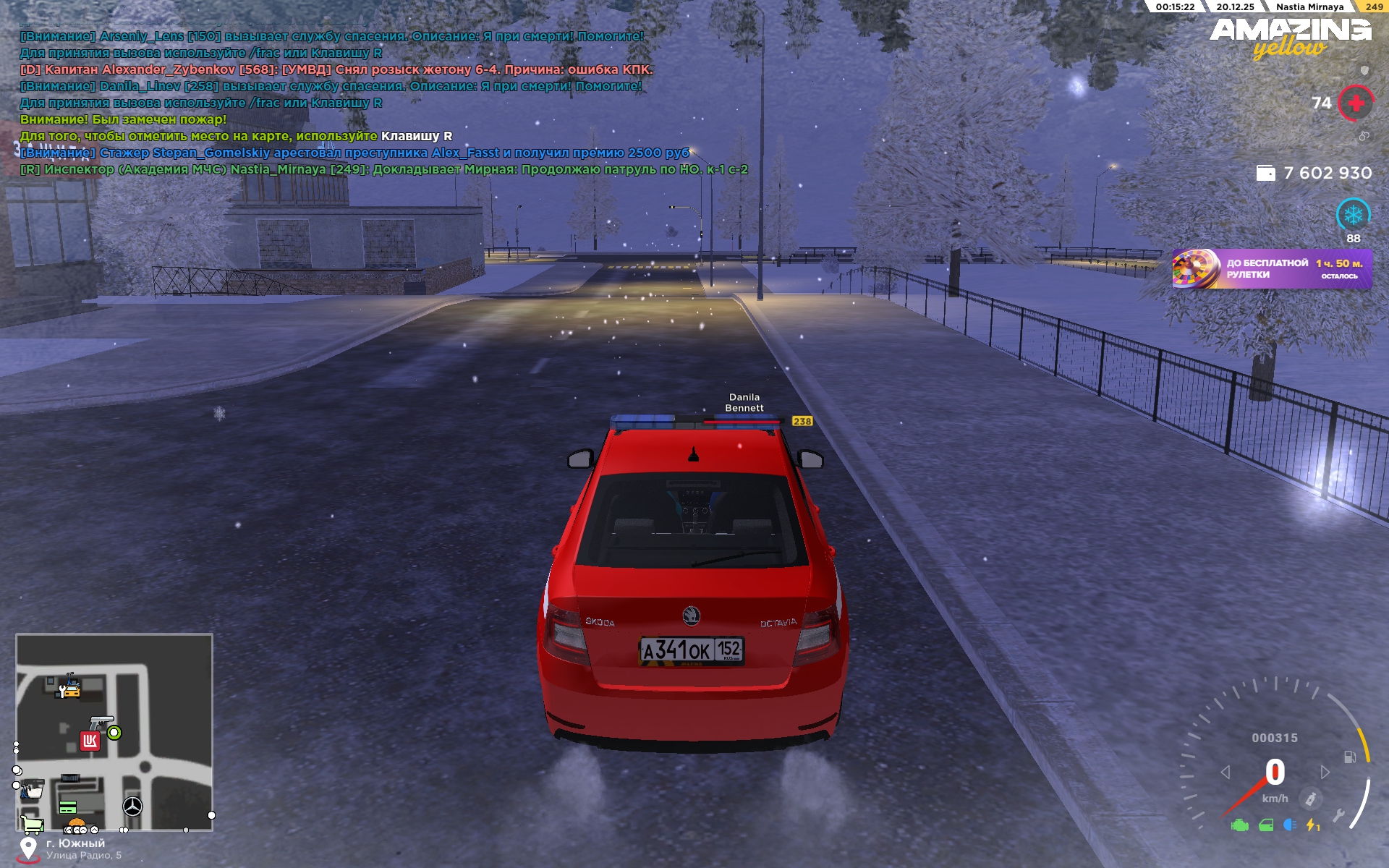Viewport: 1389px width, 868px height.
Task: Toggle the green car door lock icon
Action: pyautogui.click(x=1265, y=825)
